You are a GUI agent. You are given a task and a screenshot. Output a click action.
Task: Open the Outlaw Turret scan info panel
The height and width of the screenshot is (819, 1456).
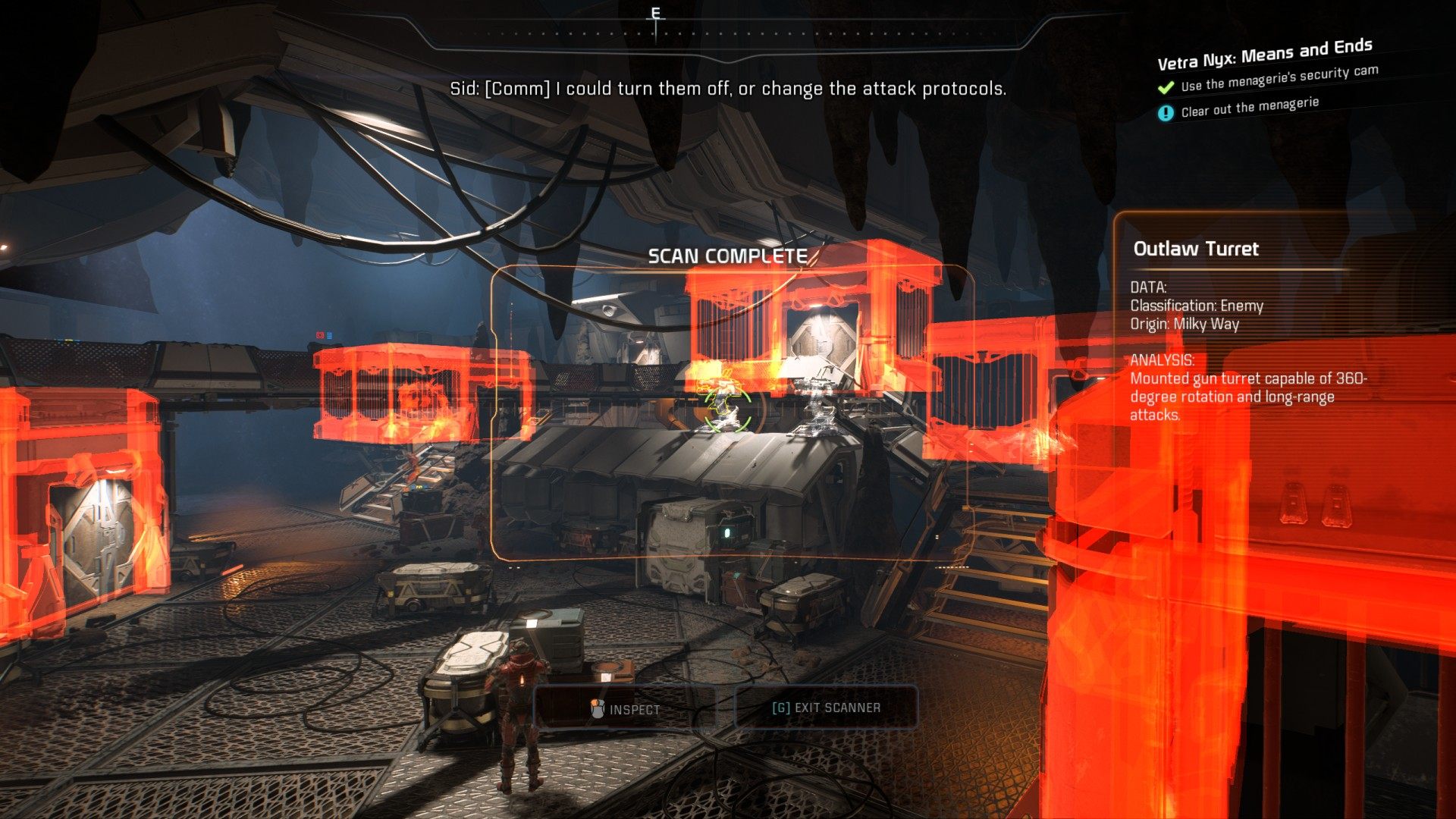(x=1195, y=249)
